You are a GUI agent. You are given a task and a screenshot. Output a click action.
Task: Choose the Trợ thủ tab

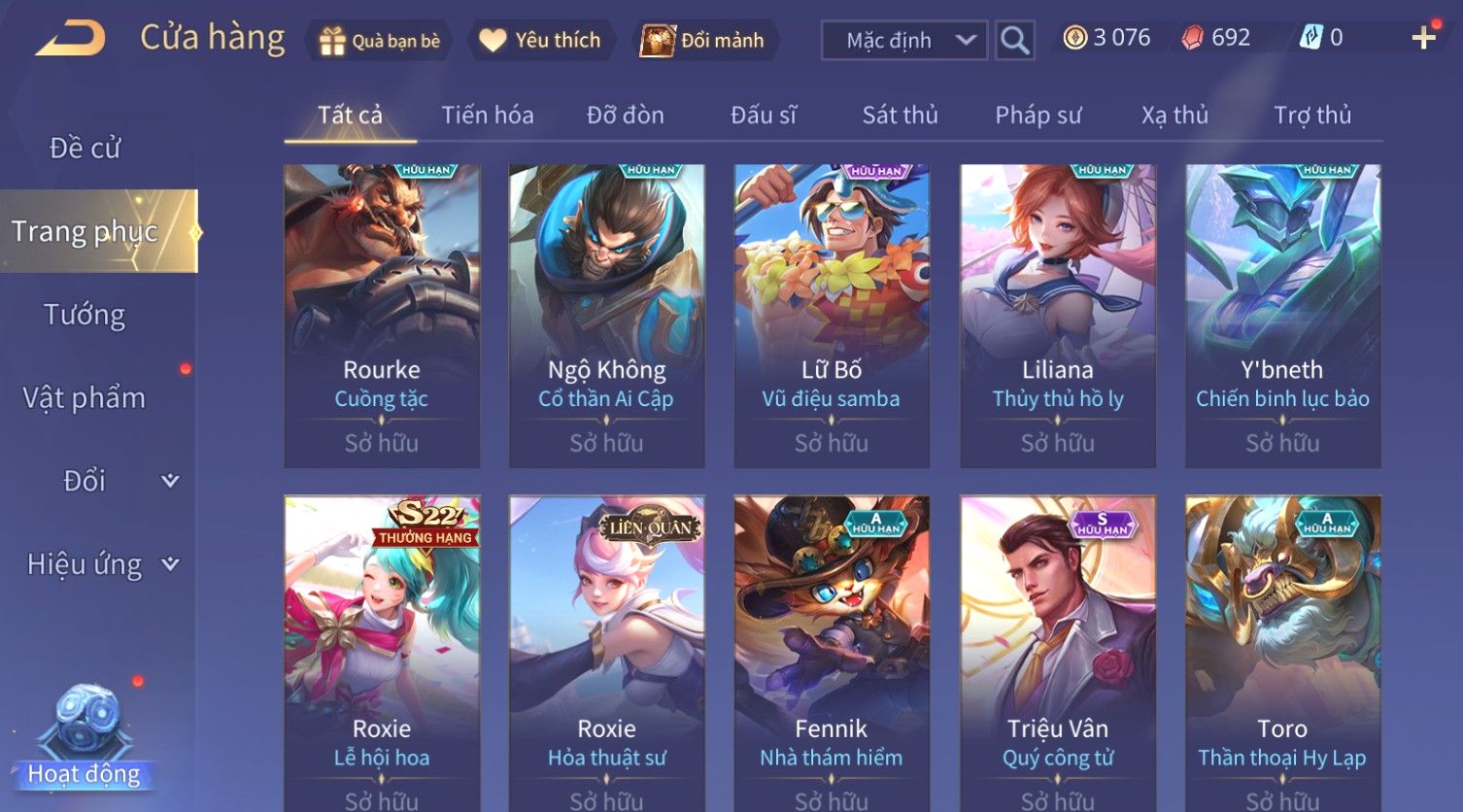click(x=1311, y=116)
